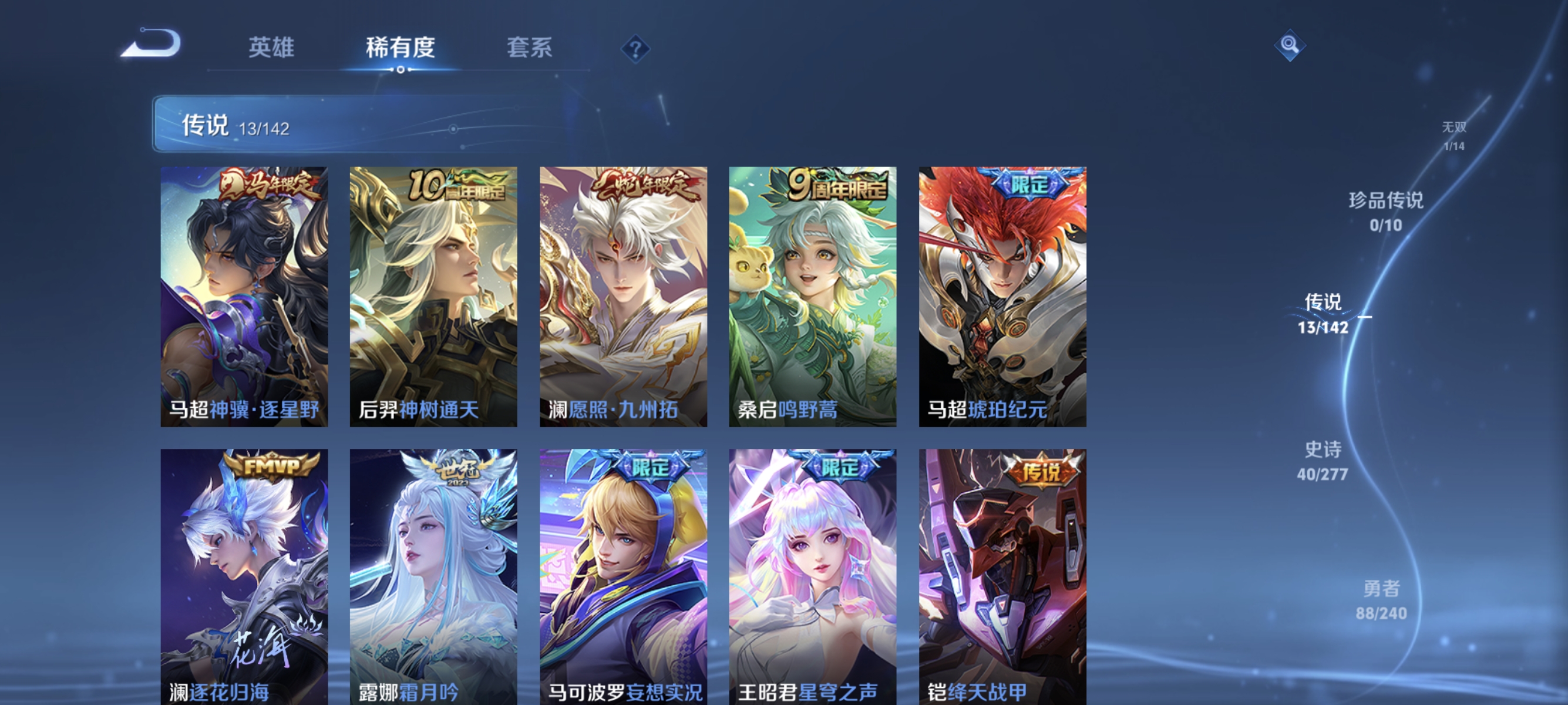Open the search magnifier icon top right
The width and height of the screenshot is (1568, 705).
[1291, 44]
